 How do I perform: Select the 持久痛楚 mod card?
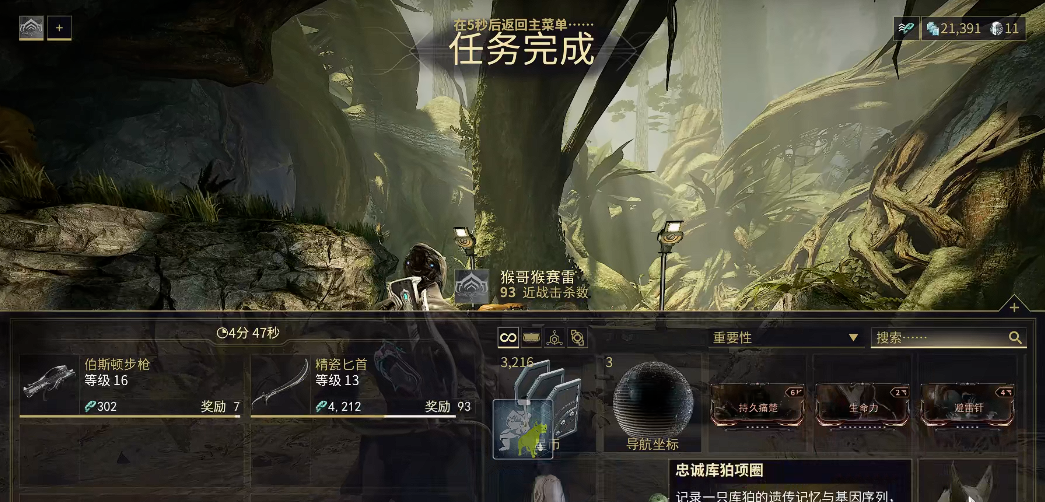coord(758,406)
